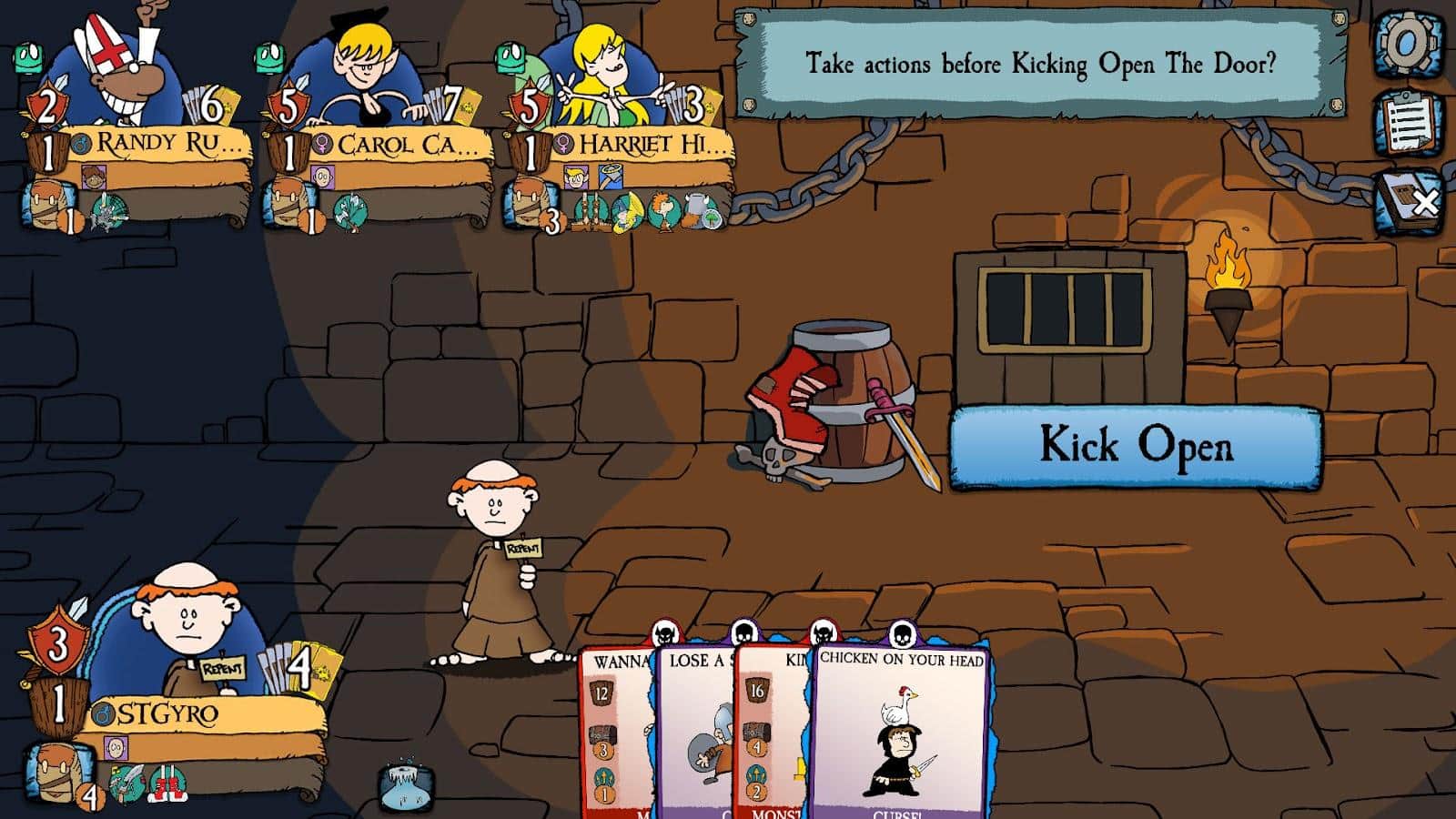Toggle the rulebook icon with X

(1410, 201)
